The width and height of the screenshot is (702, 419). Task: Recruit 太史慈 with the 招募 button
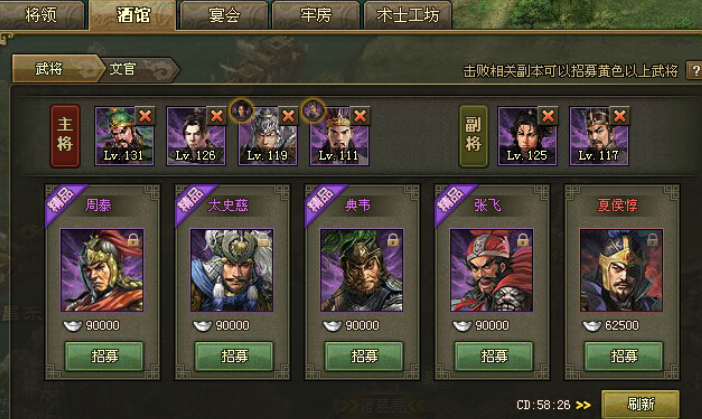[234, 356]
